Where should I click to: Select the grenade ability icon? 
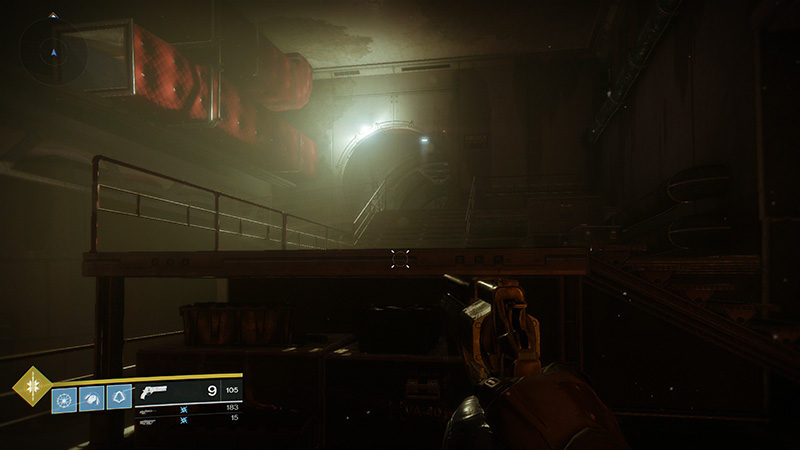click(x=64, y=398)
